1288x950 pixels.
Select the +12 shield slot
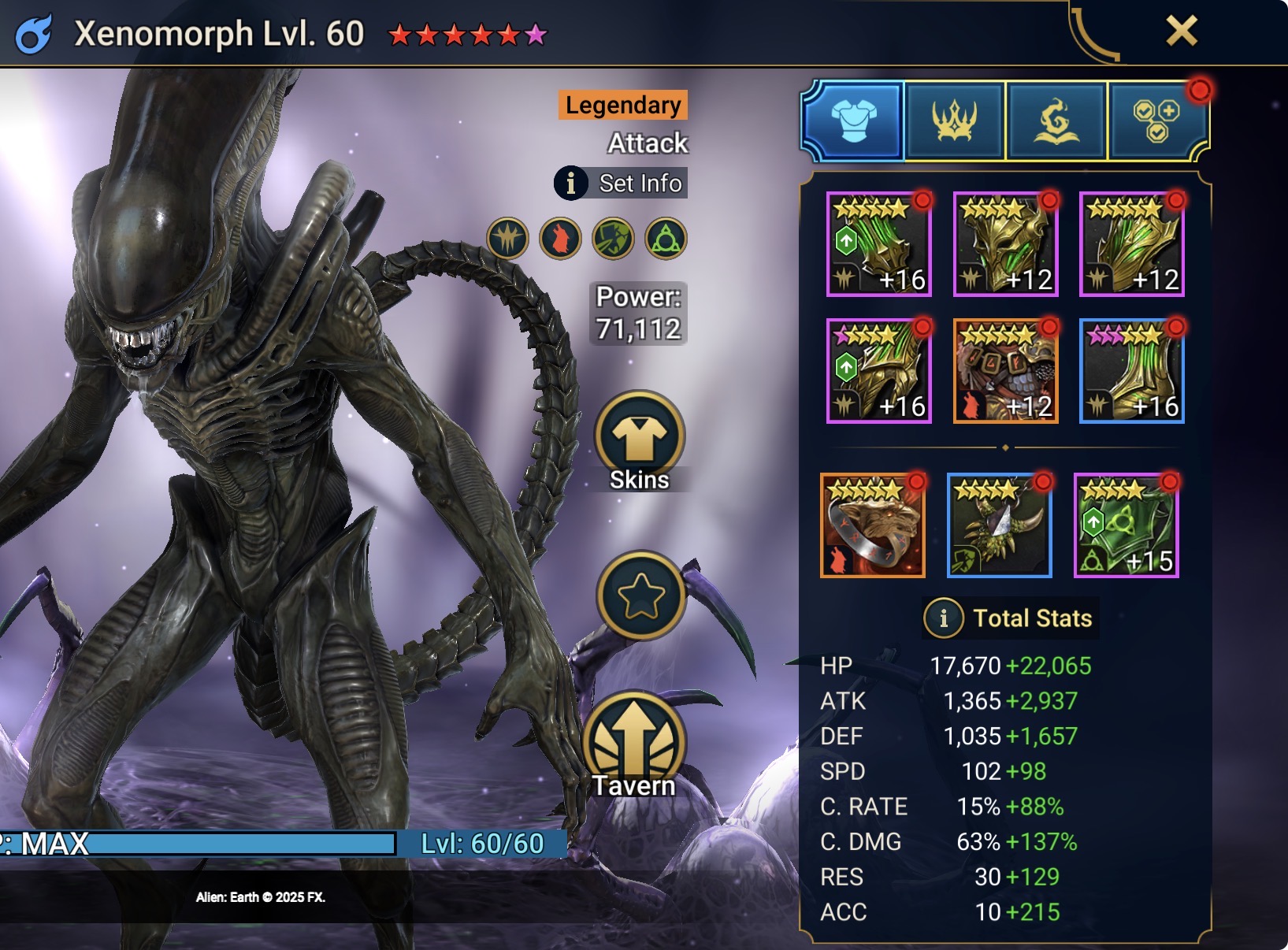pos(1131,244)
